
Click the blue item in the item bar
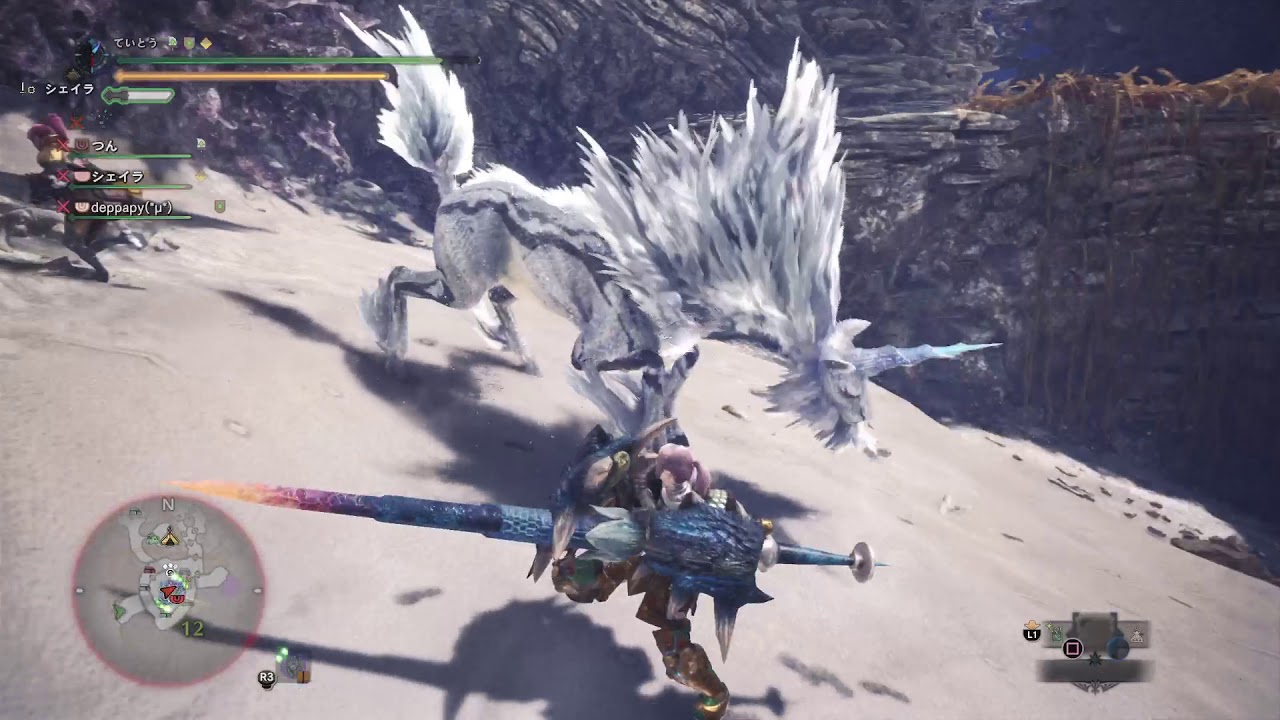[1117, 648]
